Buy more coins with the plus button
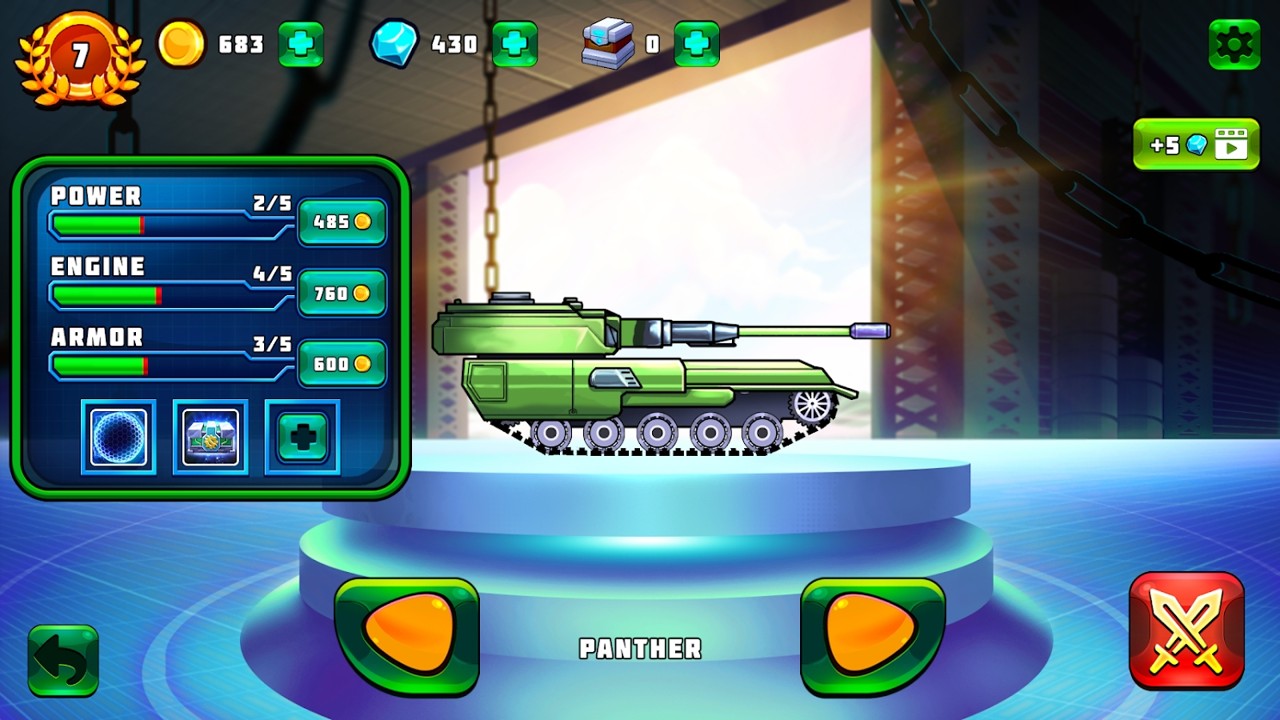This screenshot has width=1280, height=720. click(x=301, y=45)
